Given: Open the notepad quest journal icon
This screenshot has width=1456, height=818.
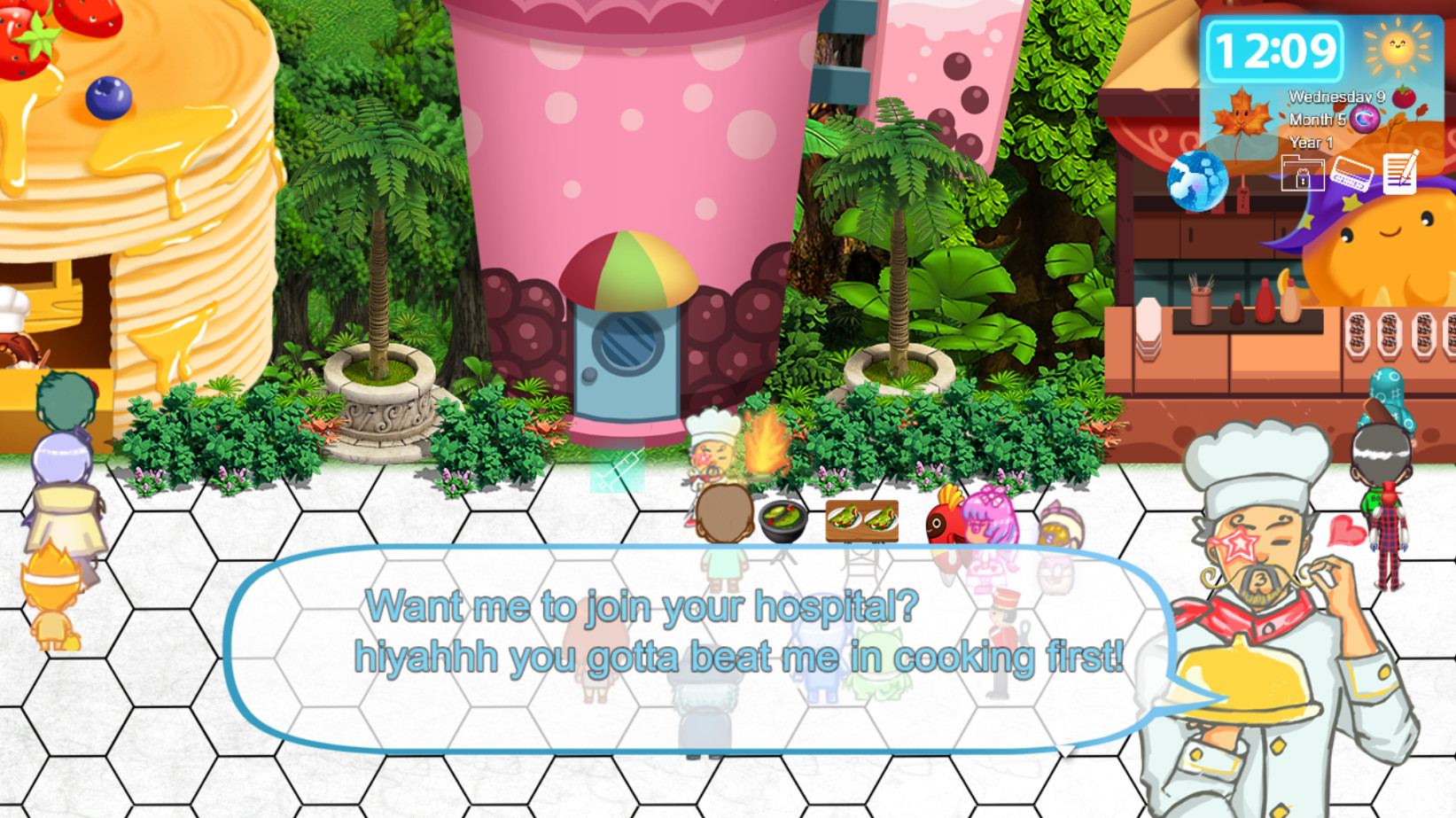Looking at the screenshot, I should pos(1400,174).
